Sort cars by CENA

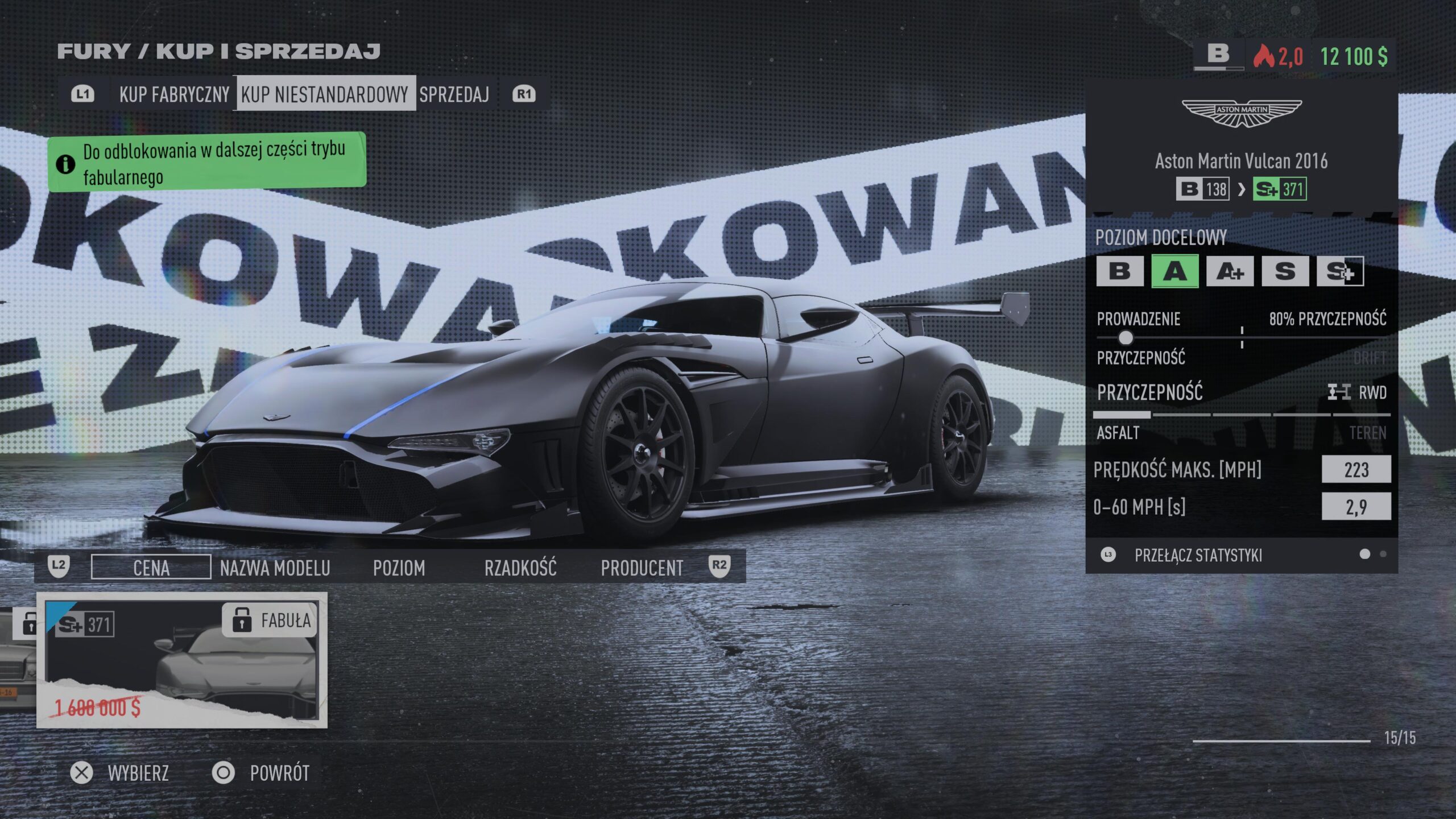[151, 568]
